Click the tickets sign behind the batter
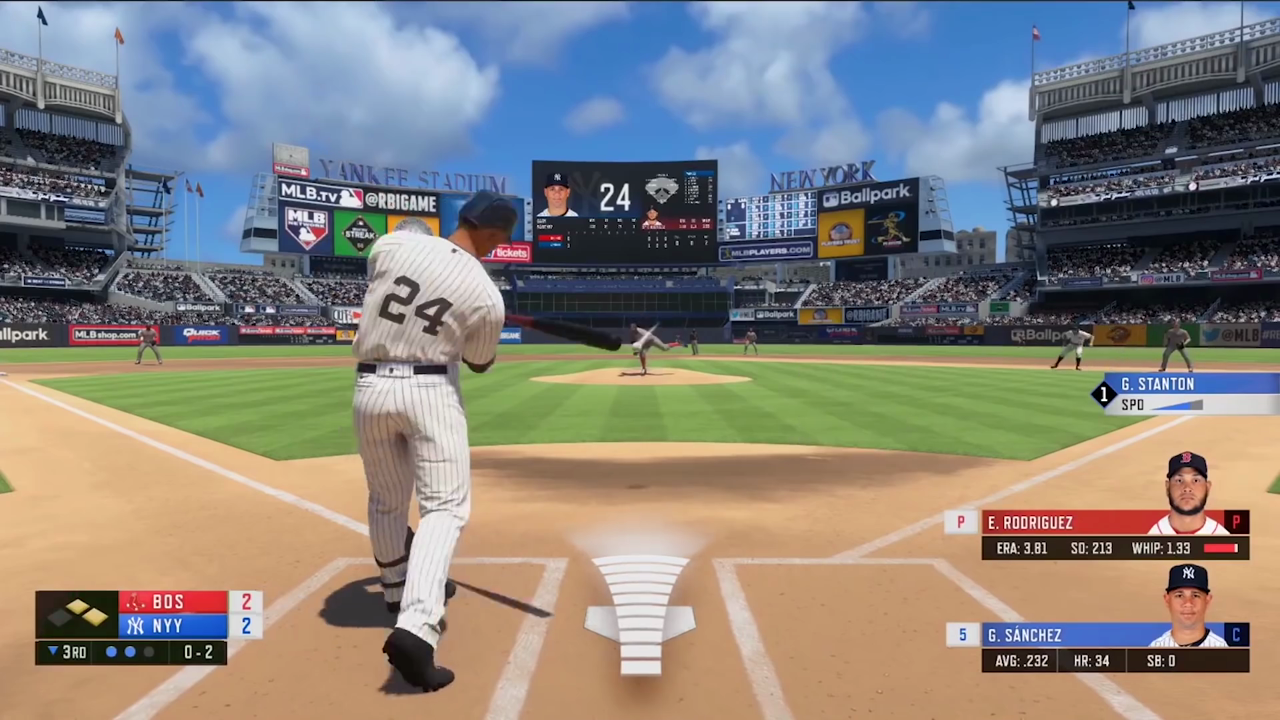Image resolution: width=1280 pixels, height=720 pixels. (510, 252)
